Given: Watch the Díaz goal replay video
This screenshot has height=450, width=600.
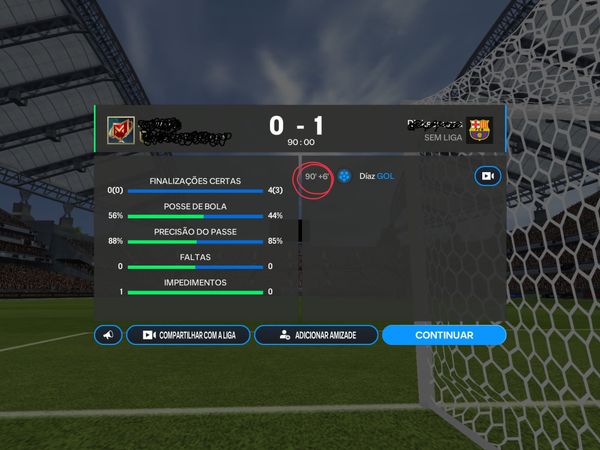Looking at the screenshot, I should [487, 176].
